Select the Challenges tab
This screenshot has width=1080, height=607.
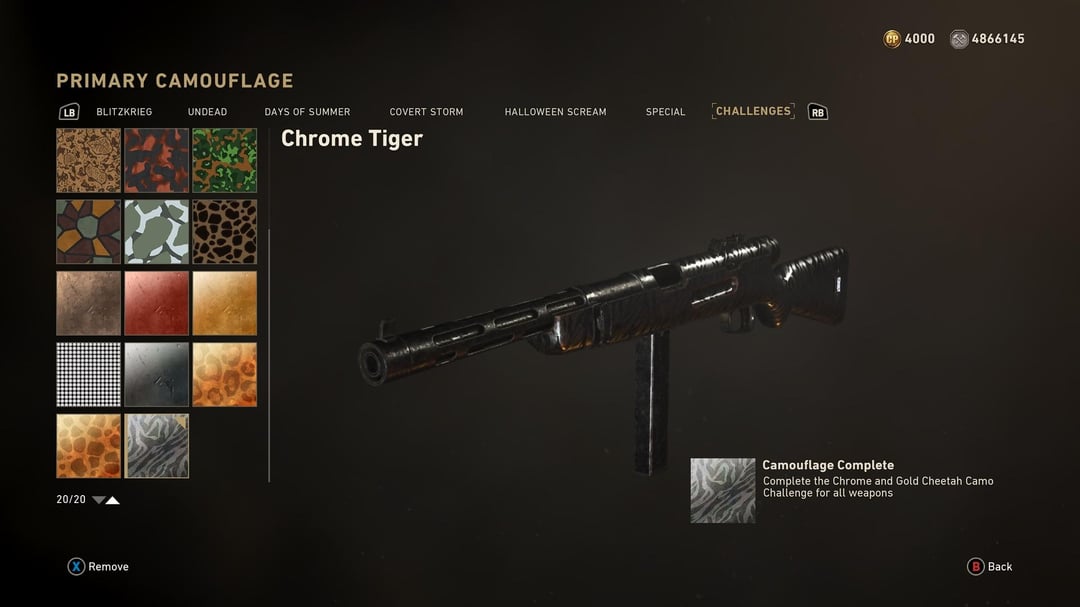click(x=753, y=111)
